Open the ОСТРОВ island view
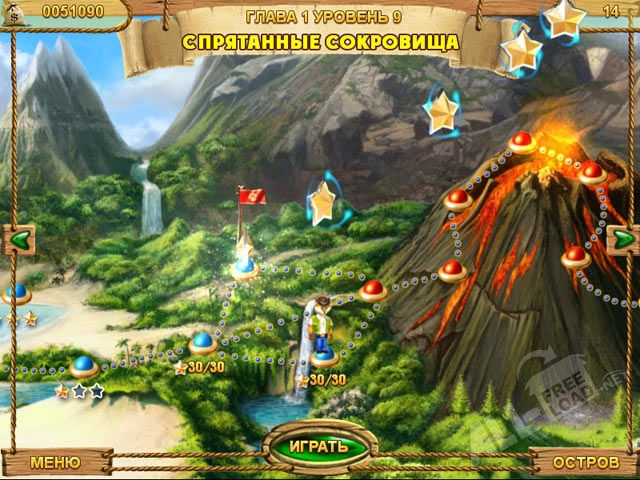This screenshot has width=640, height=480. tap(583, 462)
